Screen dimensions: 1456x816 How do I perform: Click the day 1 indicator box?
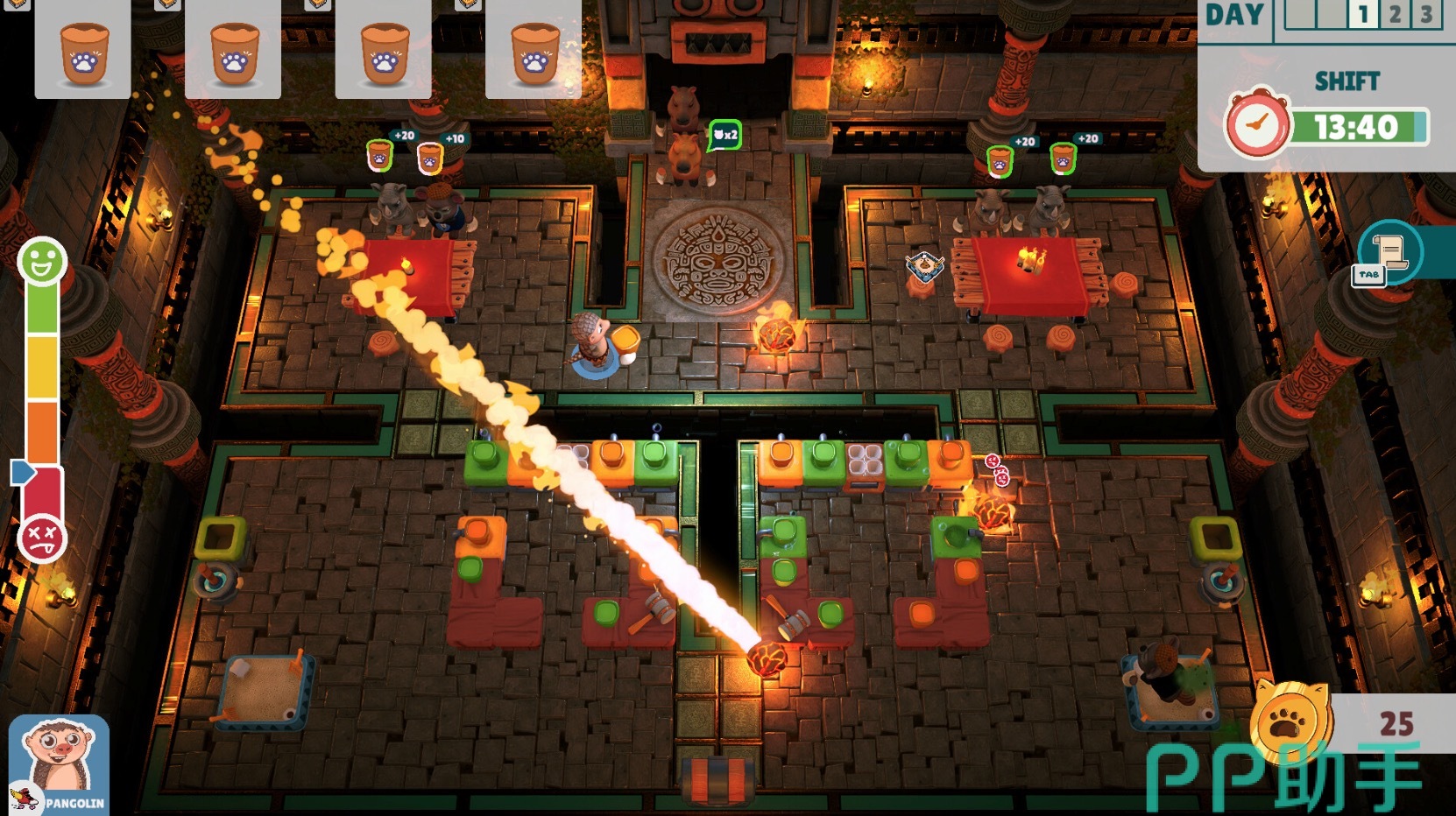[x=1363, y=15]
